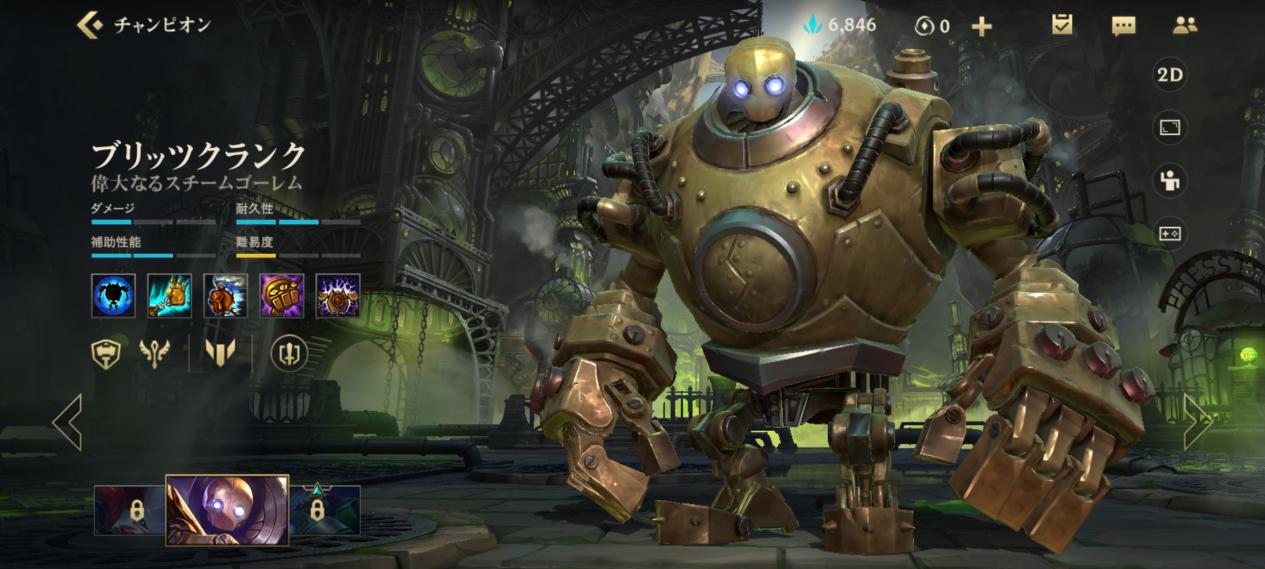Click the winged staff role icon
Image resolution: width=1265 pixels, height=569 pixels.
pos(156,352)
